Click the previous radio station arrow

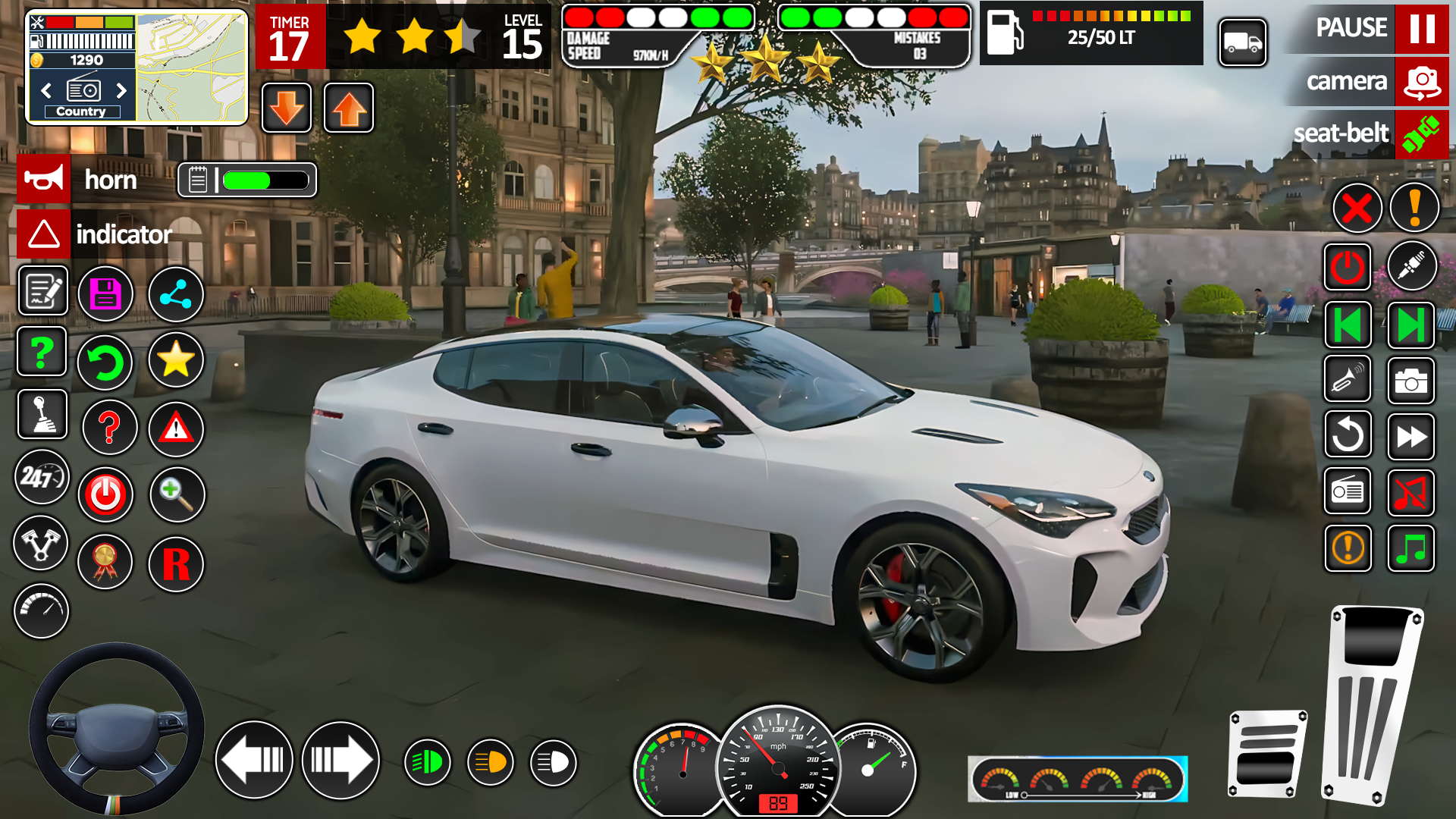pyautogui.click(x=45, y=90)
